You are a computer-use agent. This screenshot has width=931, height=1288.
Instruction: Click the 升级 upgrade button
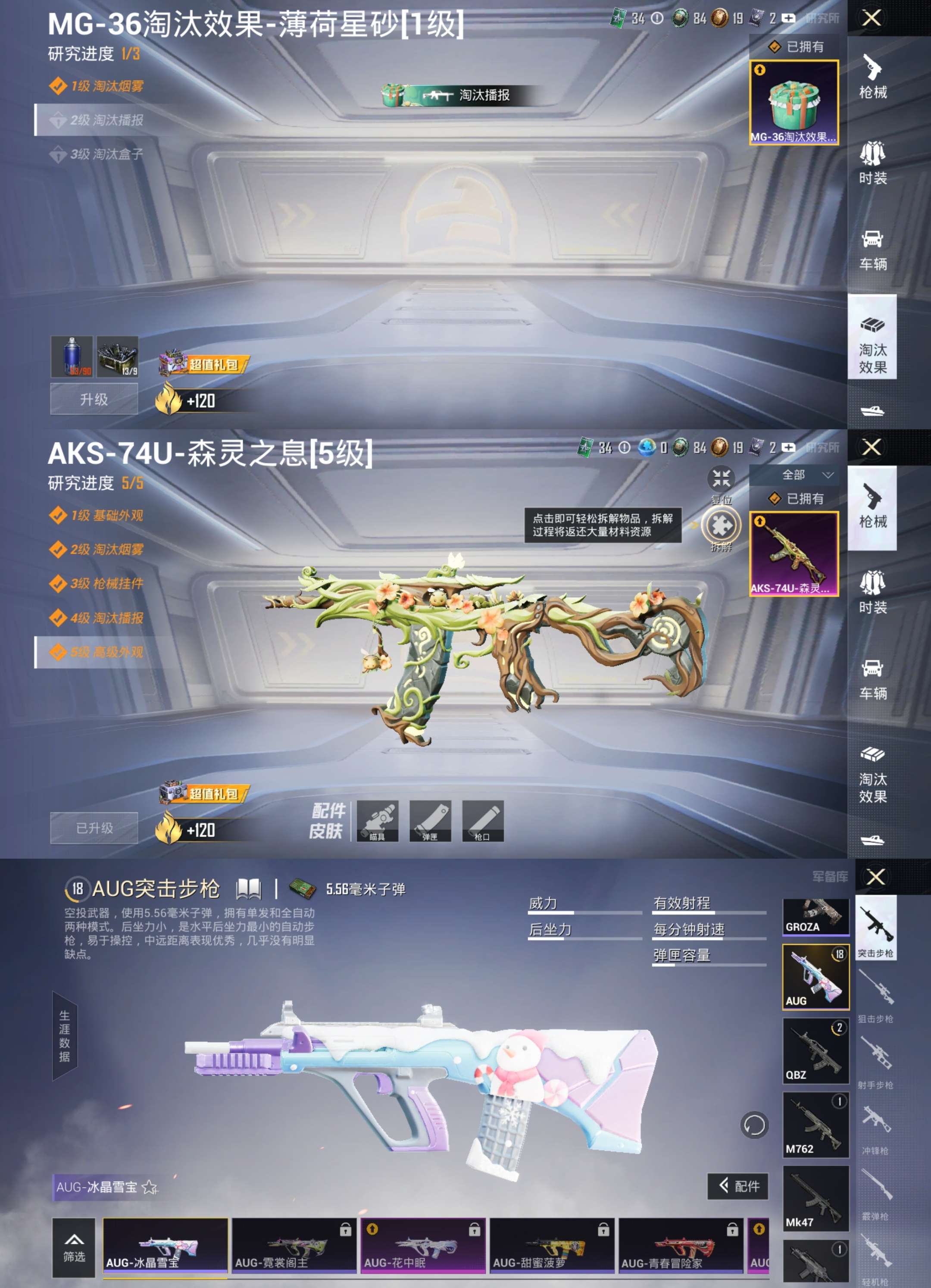[x=94, y=399]
